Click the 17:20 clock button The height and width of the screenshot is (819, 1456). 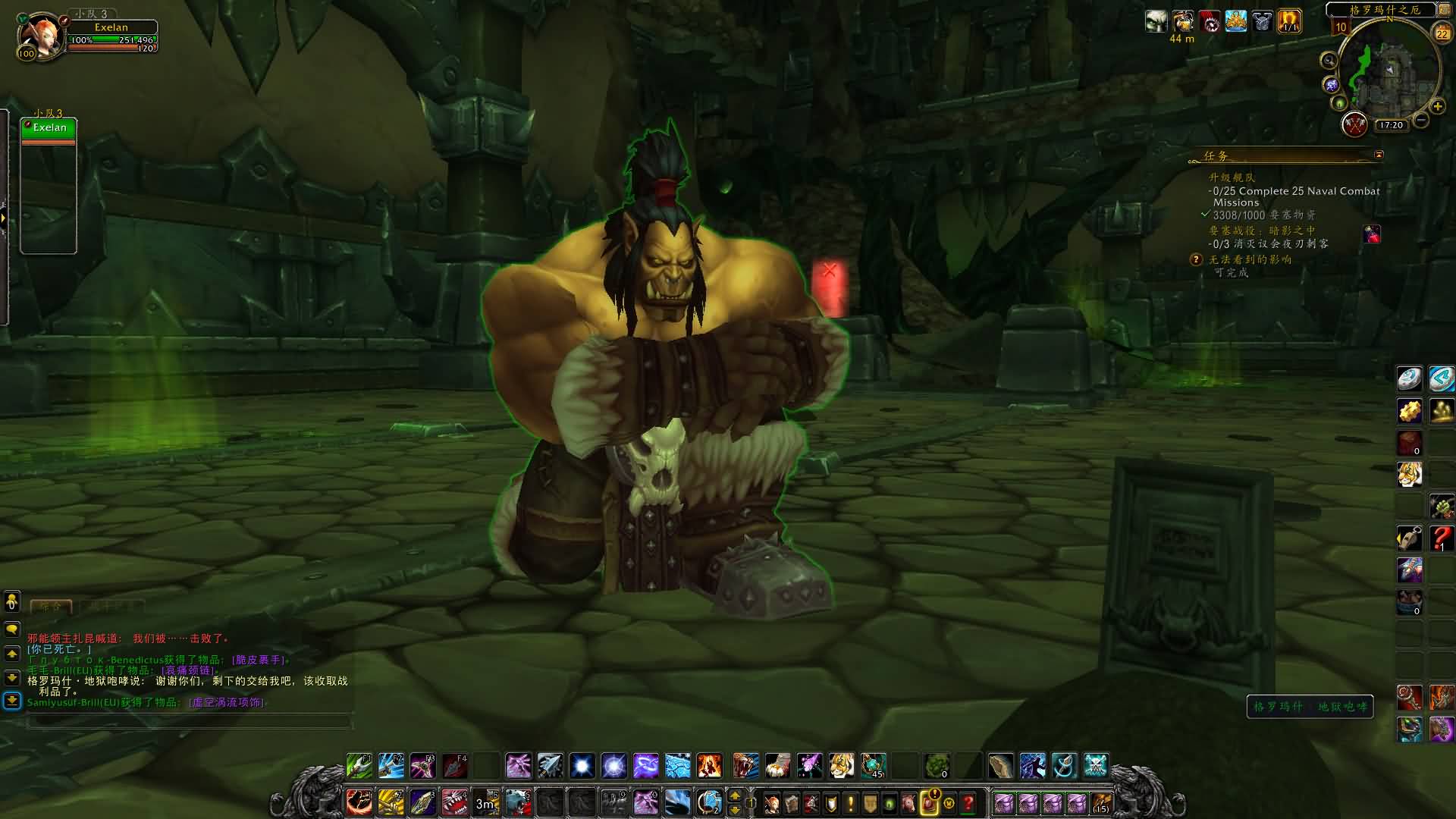[x=1391, y=125]
